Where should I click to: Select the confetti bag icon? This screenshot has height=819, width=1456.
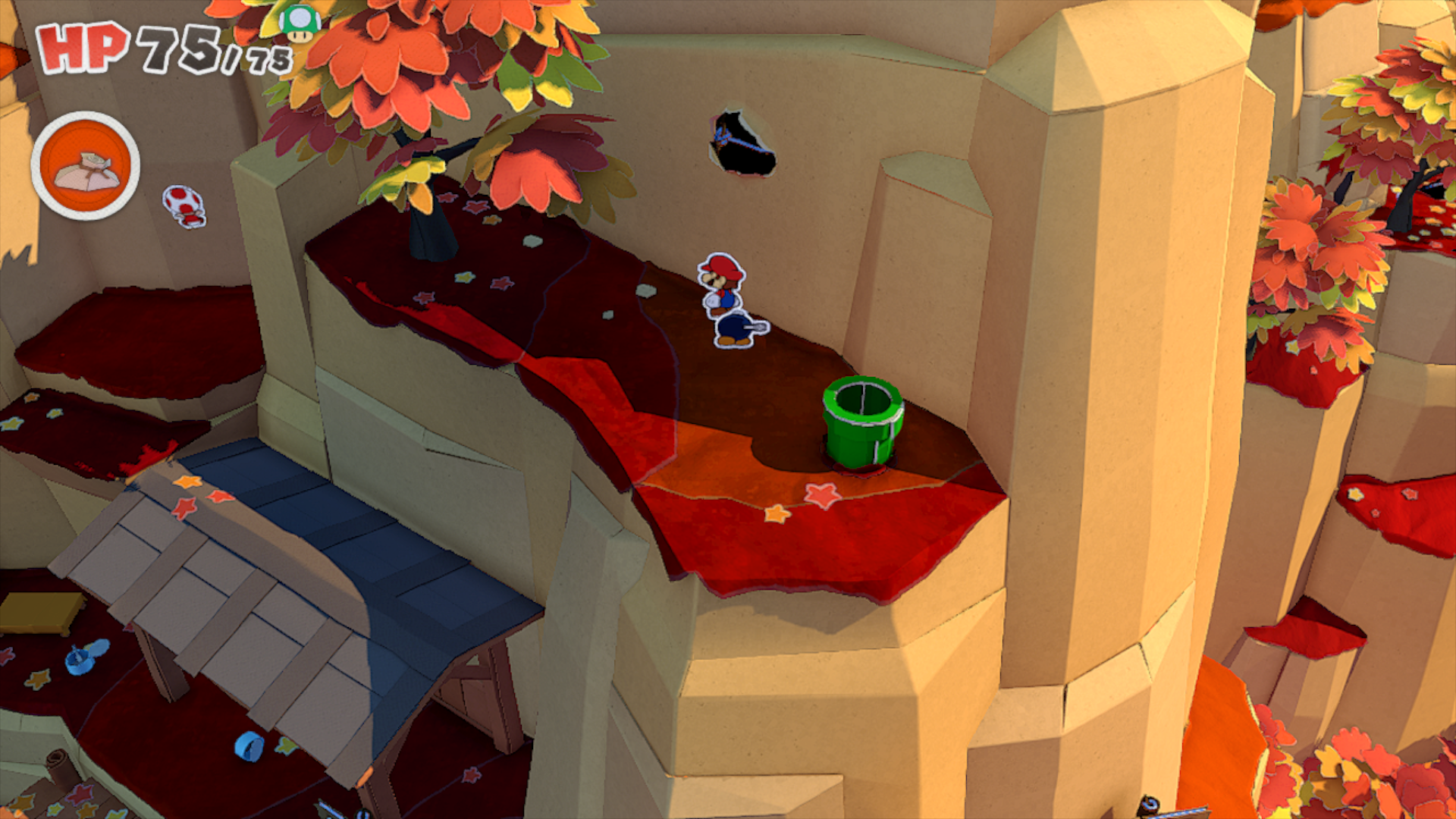(x=86, y=167)
